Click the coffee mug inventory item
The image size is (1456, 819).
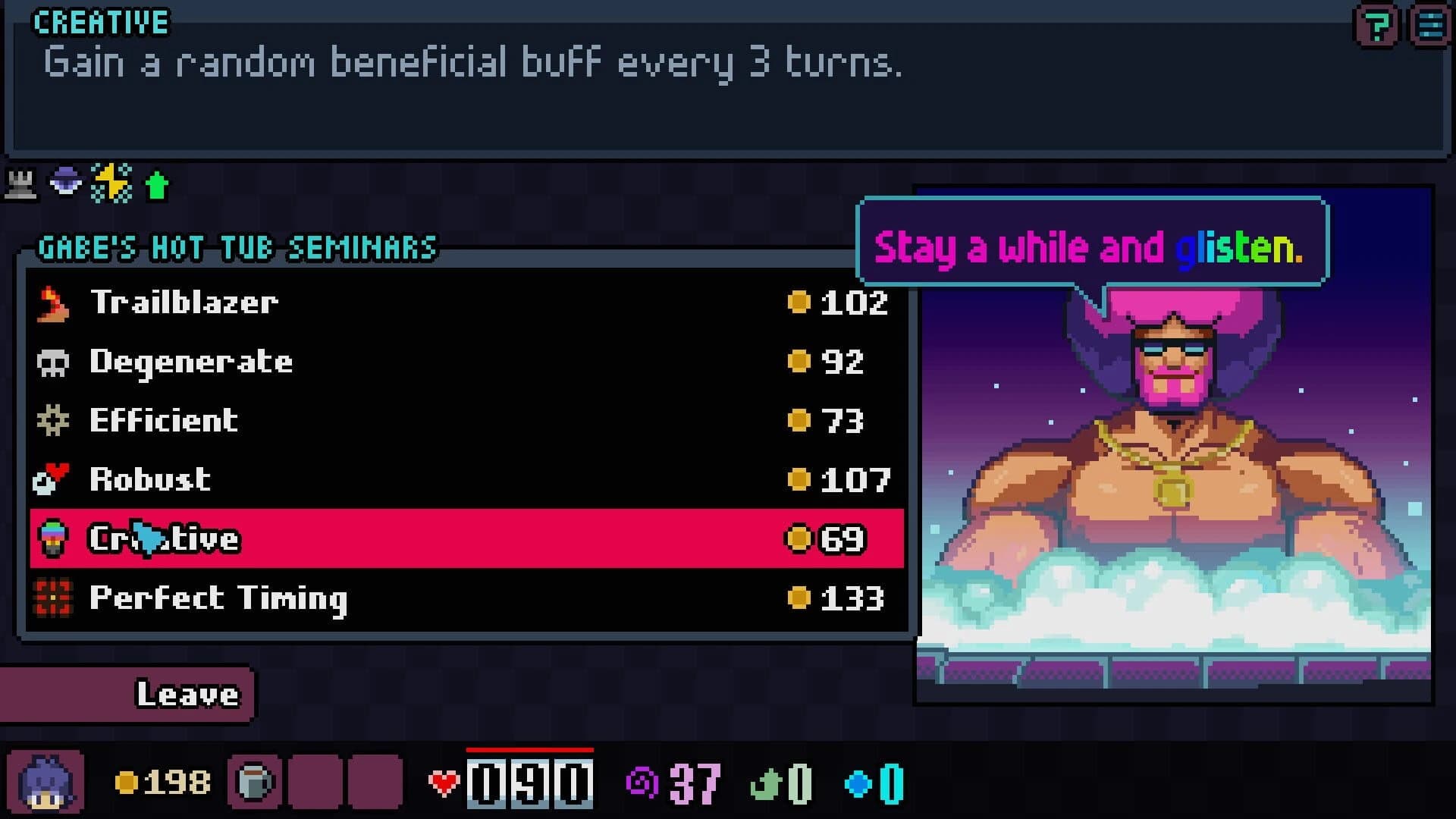[255, 781]
